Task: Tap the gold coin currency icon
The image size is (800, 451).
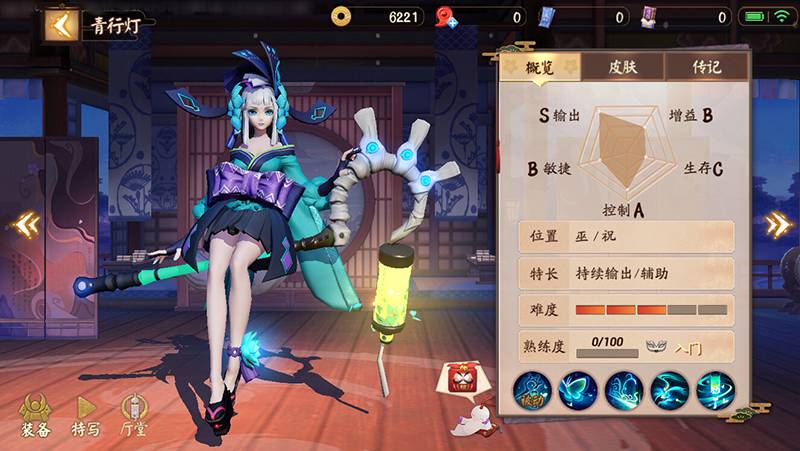Action: (342, 16)
